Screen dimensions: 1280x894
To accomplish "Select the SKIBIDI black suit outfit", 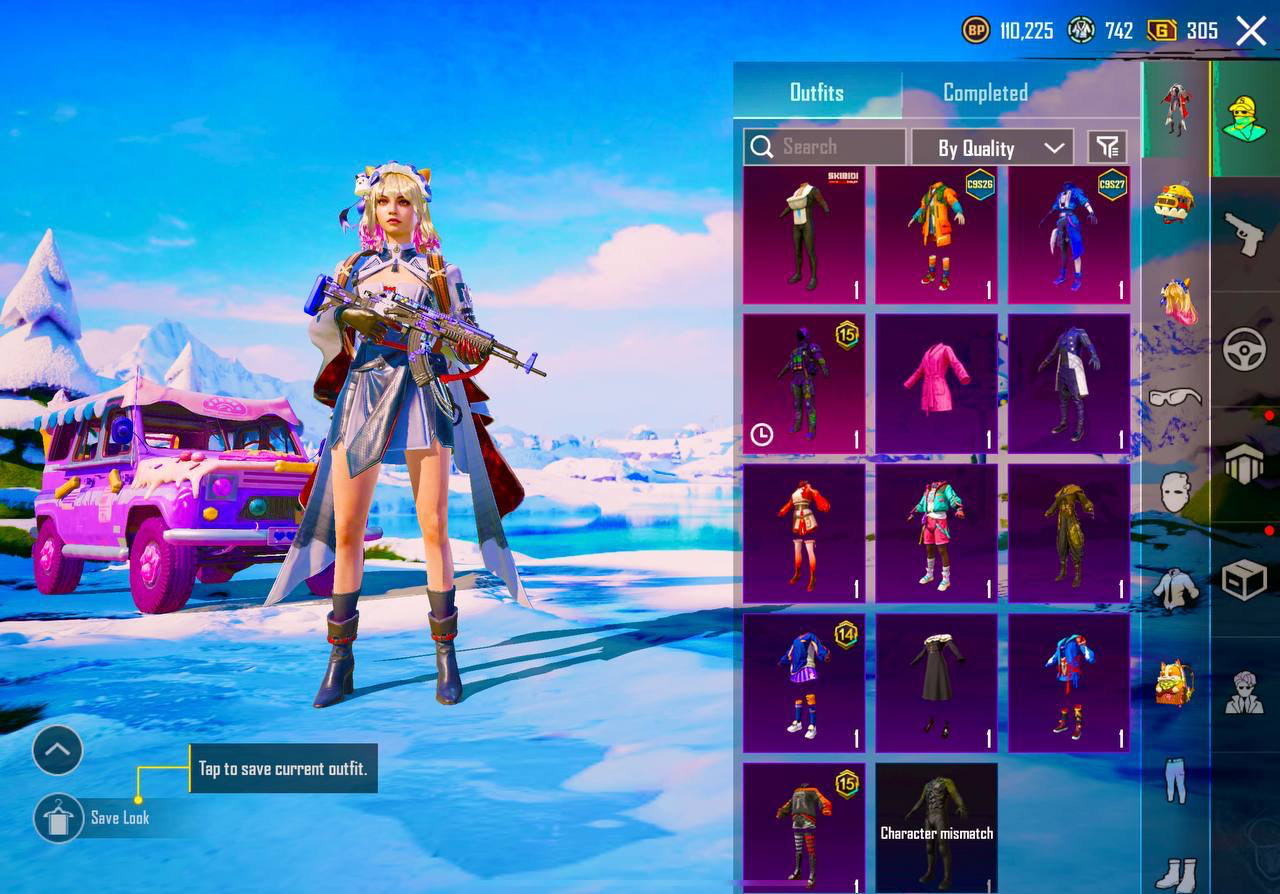I will (x=804, y=236).
